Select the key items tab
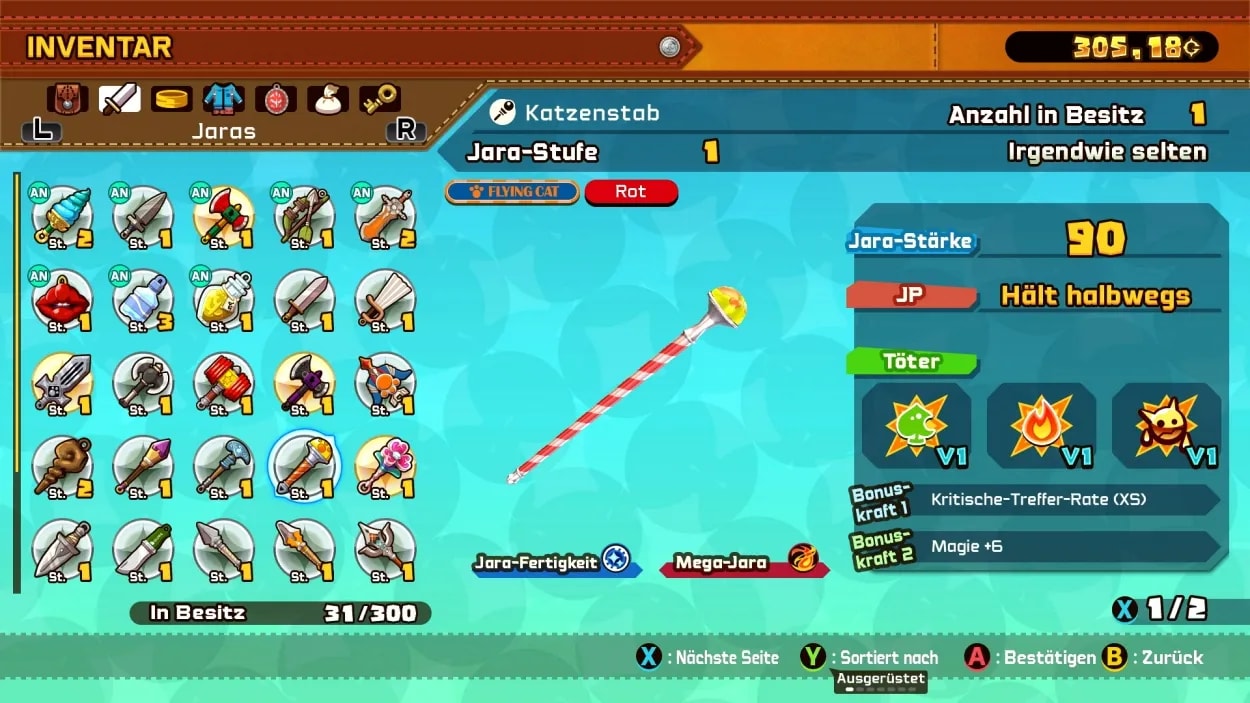This screenshot has height=703, width=1250. coord(379,98)
